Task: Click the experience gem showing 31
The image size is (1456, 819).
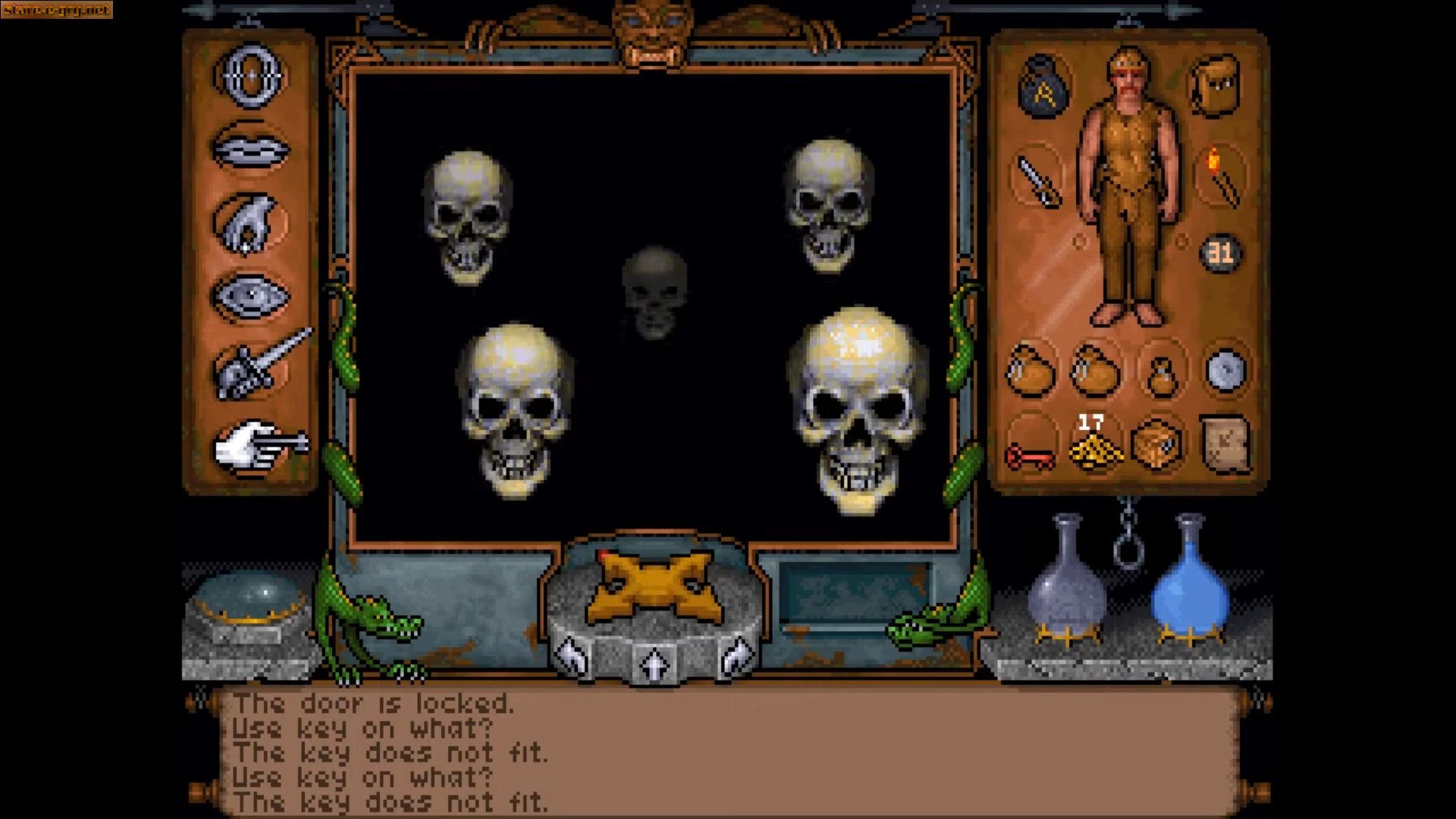Action: coord(1221,254)
